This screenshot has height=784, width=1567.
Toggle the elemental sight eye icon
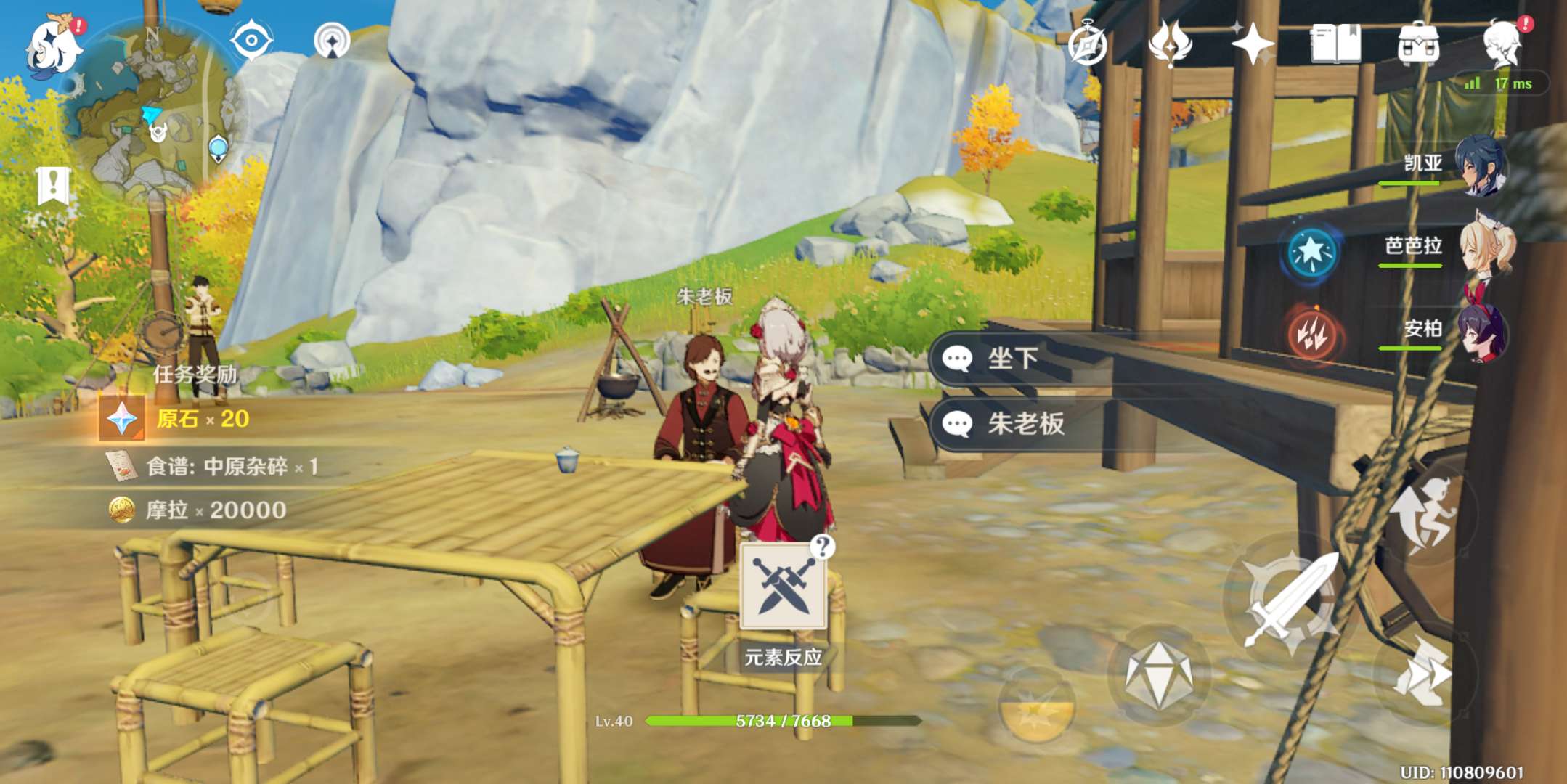251,40
